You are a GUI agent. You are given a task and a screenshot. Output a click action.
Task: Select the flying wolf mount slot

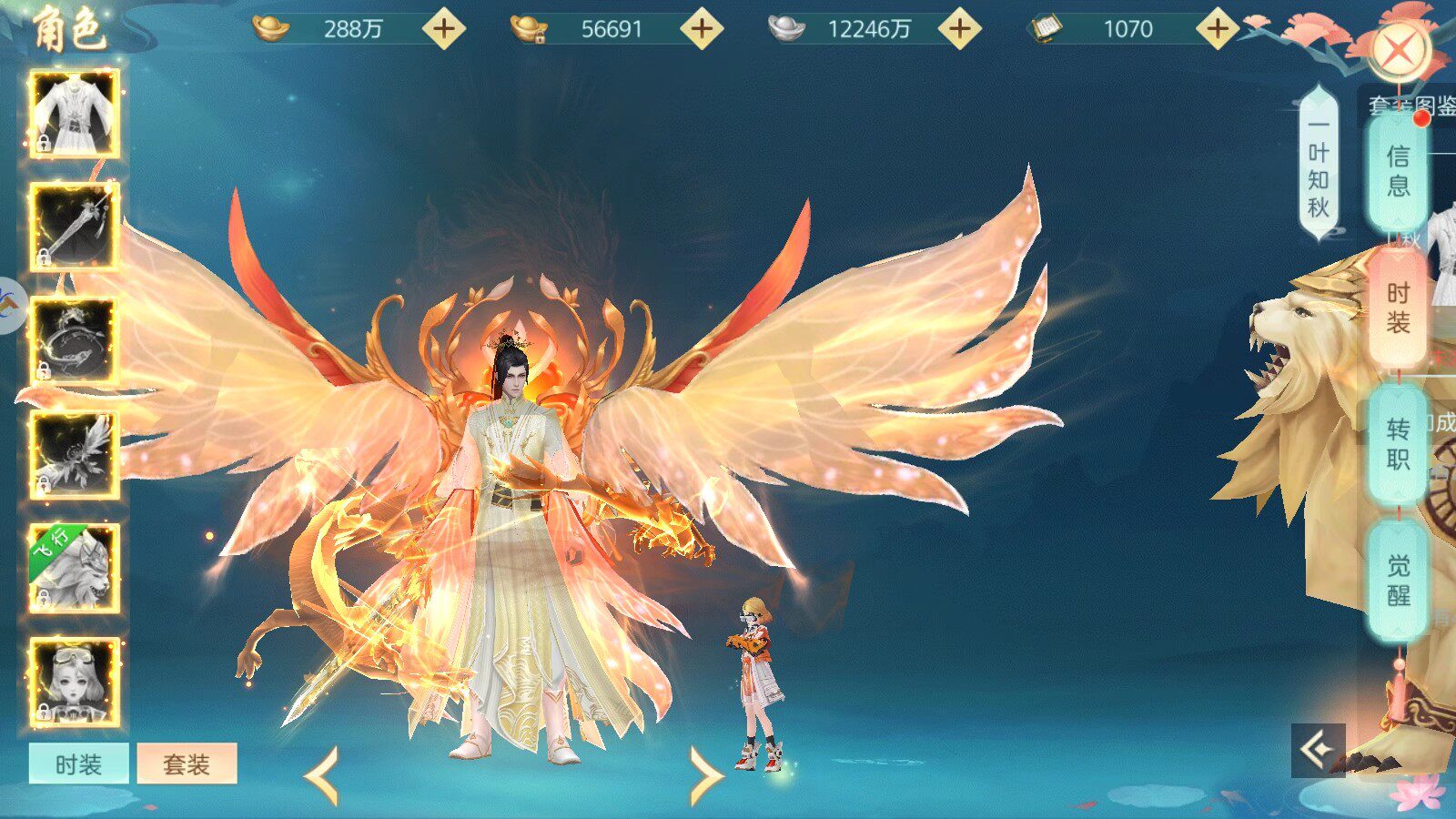75,568
